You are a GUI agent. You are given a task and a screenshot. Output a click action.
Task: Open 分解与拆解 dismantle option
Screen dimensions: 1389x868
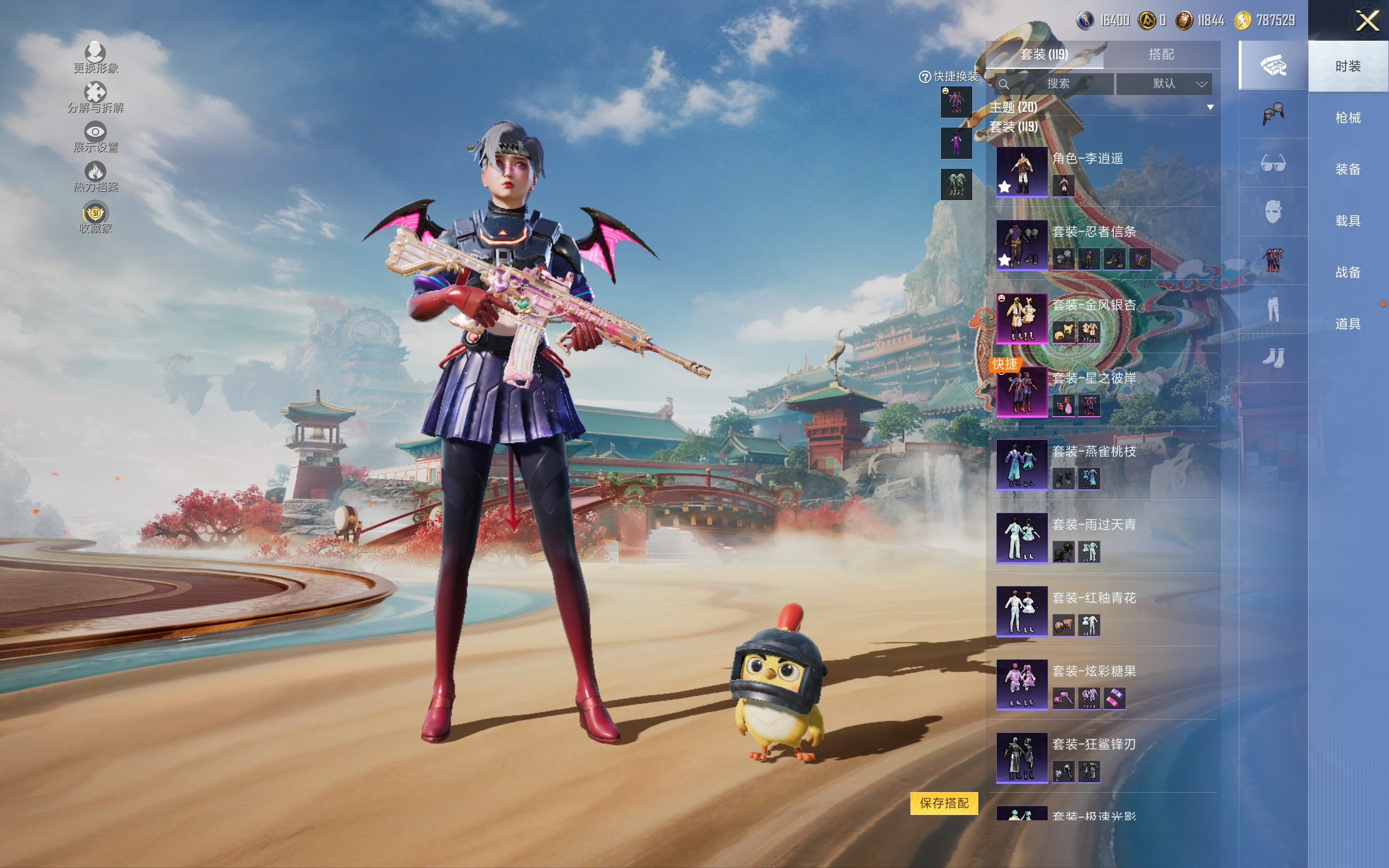pyautogui.click(x=95, y=98)
